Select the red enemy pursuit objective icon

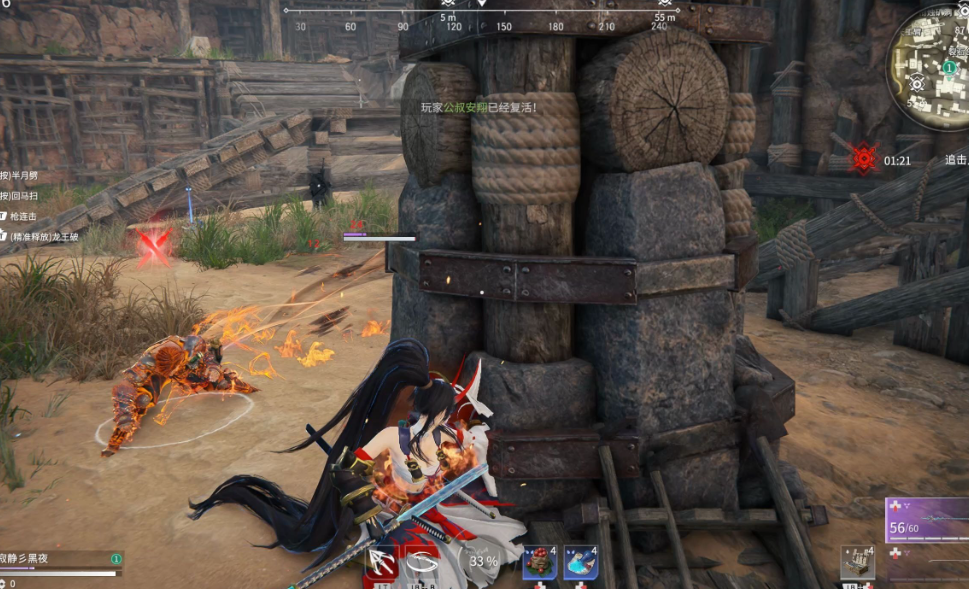[863, 158]
